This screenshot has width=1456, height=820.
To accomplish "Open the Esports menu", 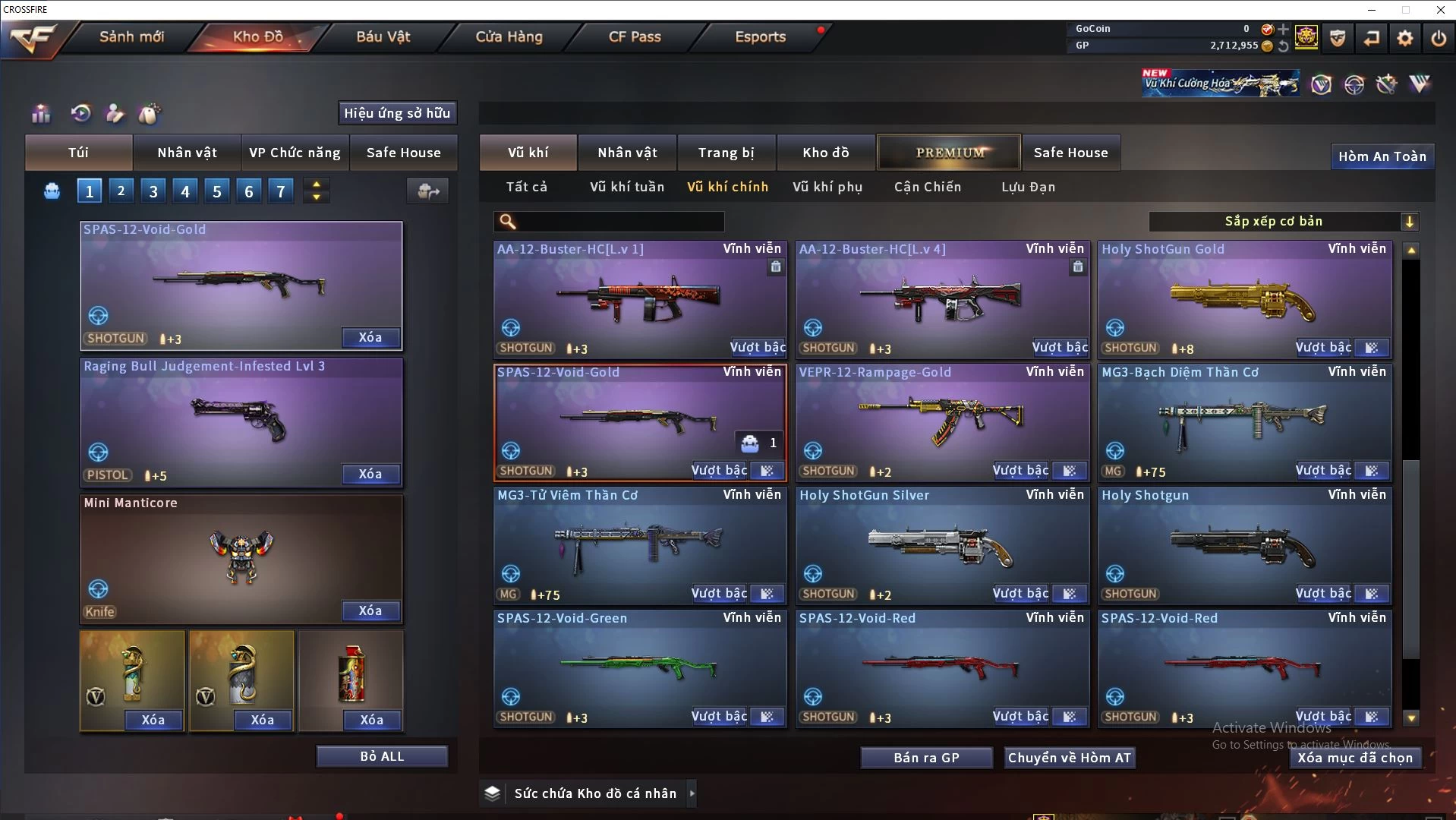I will click(x=760, y=36).
